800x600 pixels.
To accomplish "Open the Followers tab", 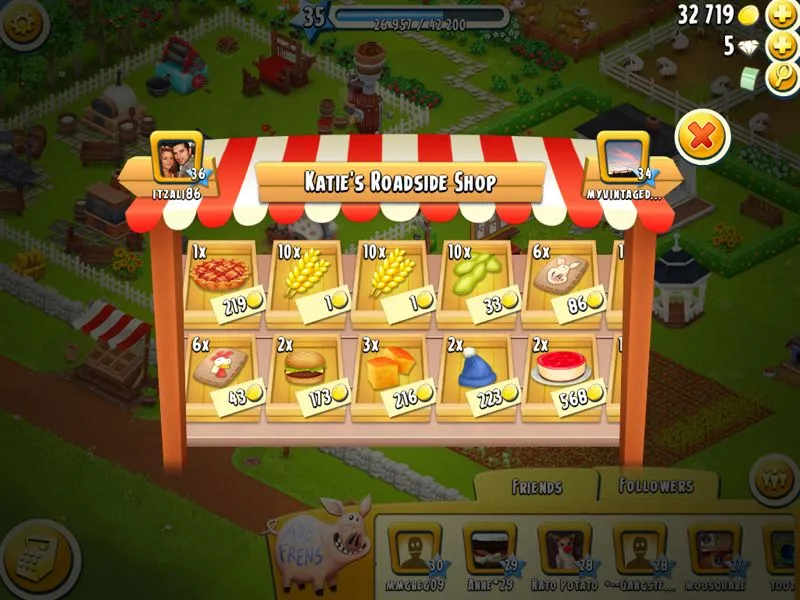I will 657,486.
